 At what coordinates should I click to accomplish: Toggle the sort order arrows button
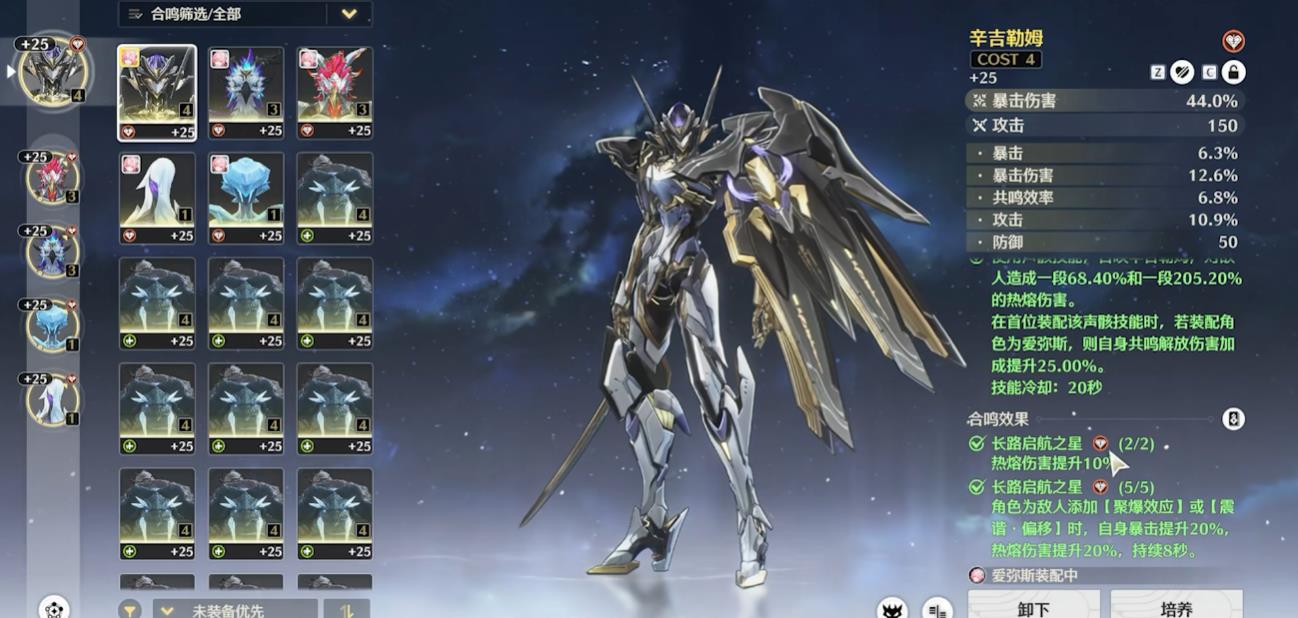[347, 609]
